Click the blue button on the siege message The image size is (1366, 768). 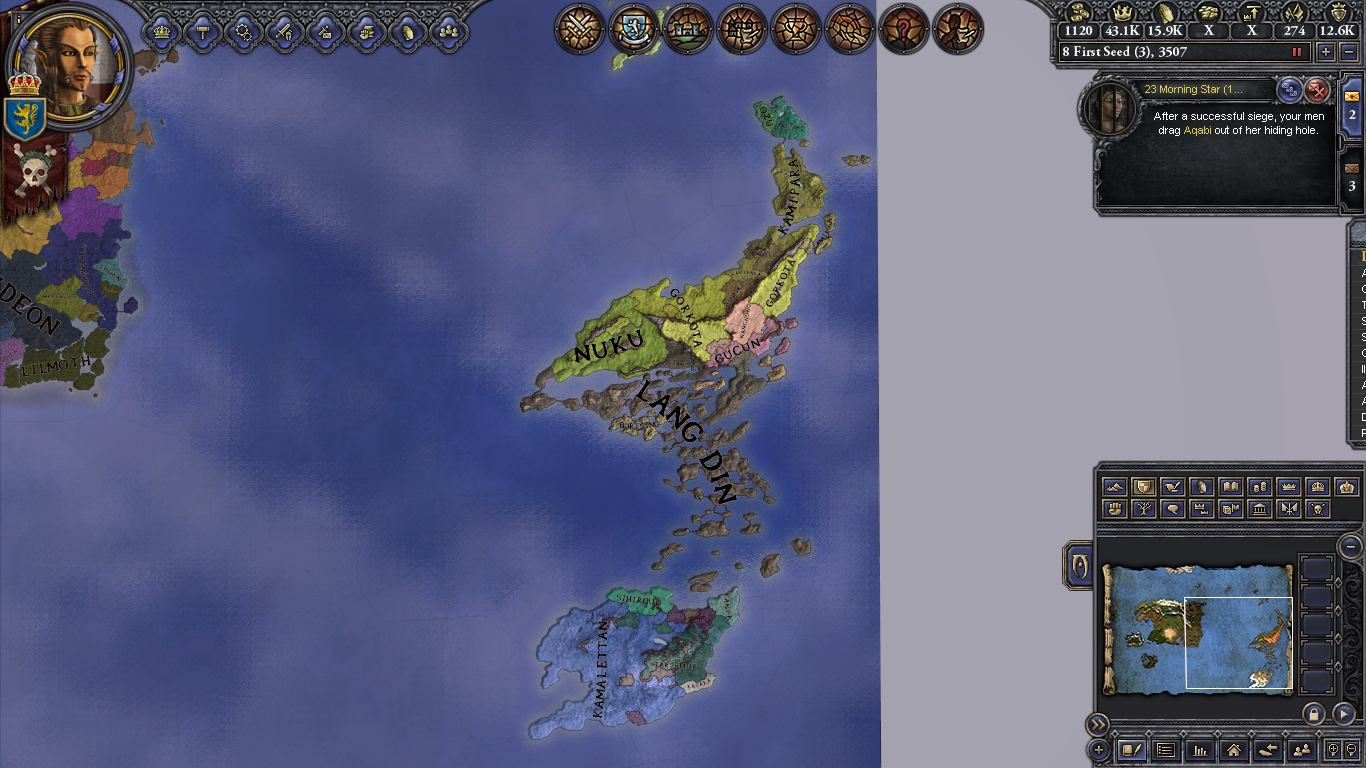point(1290,90)
